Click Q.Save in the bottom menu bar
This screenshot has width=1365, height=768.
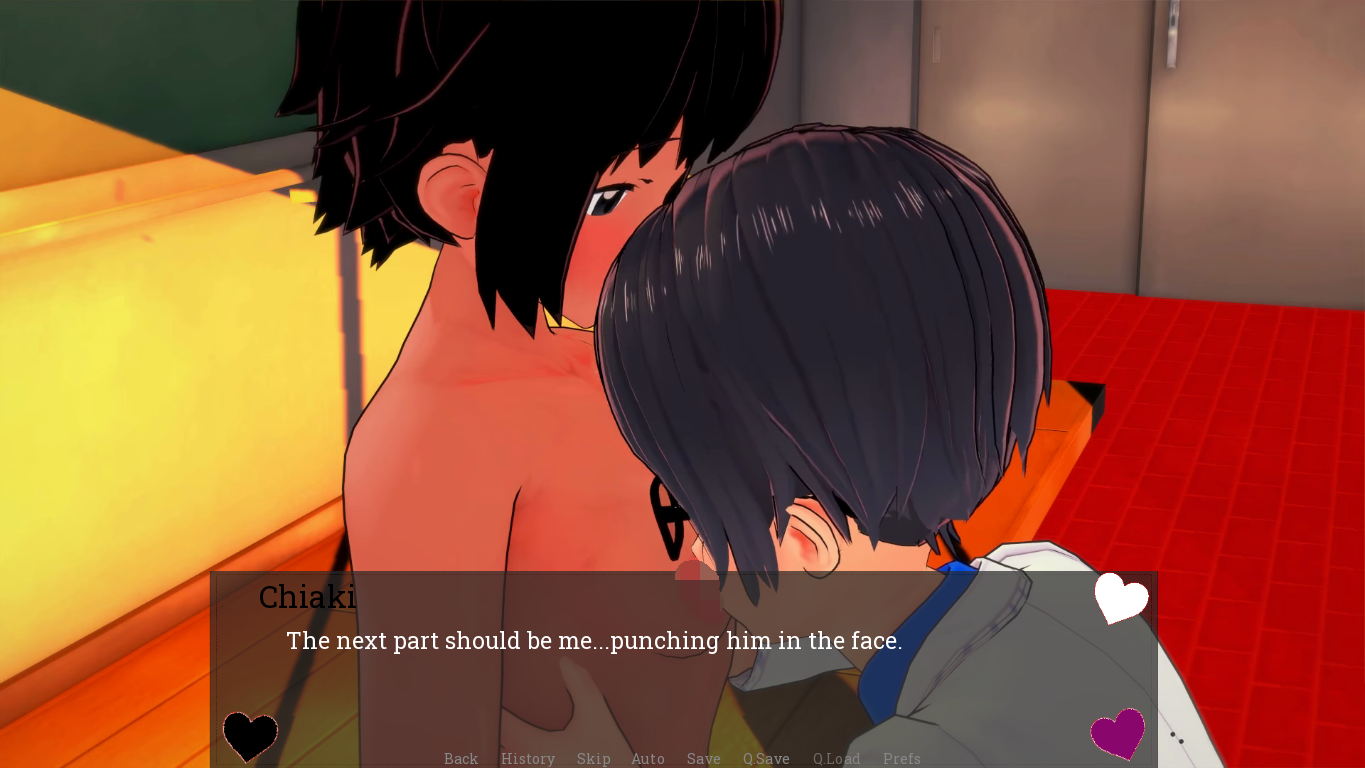pyautogui.click(x=766, y=759)
